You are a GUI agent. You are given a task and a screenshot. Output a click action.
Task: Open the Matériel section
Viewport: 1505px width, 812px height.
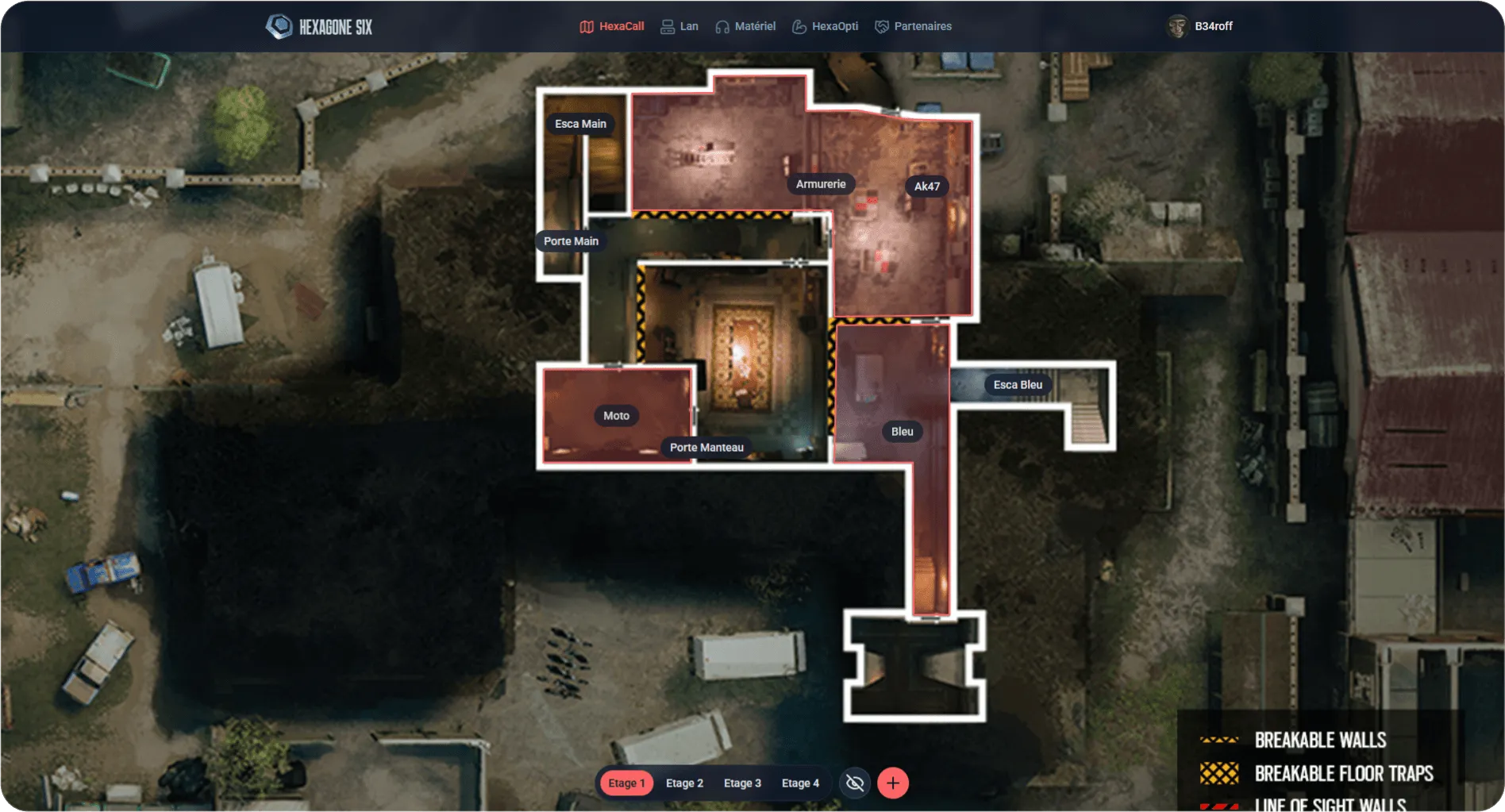745,26
